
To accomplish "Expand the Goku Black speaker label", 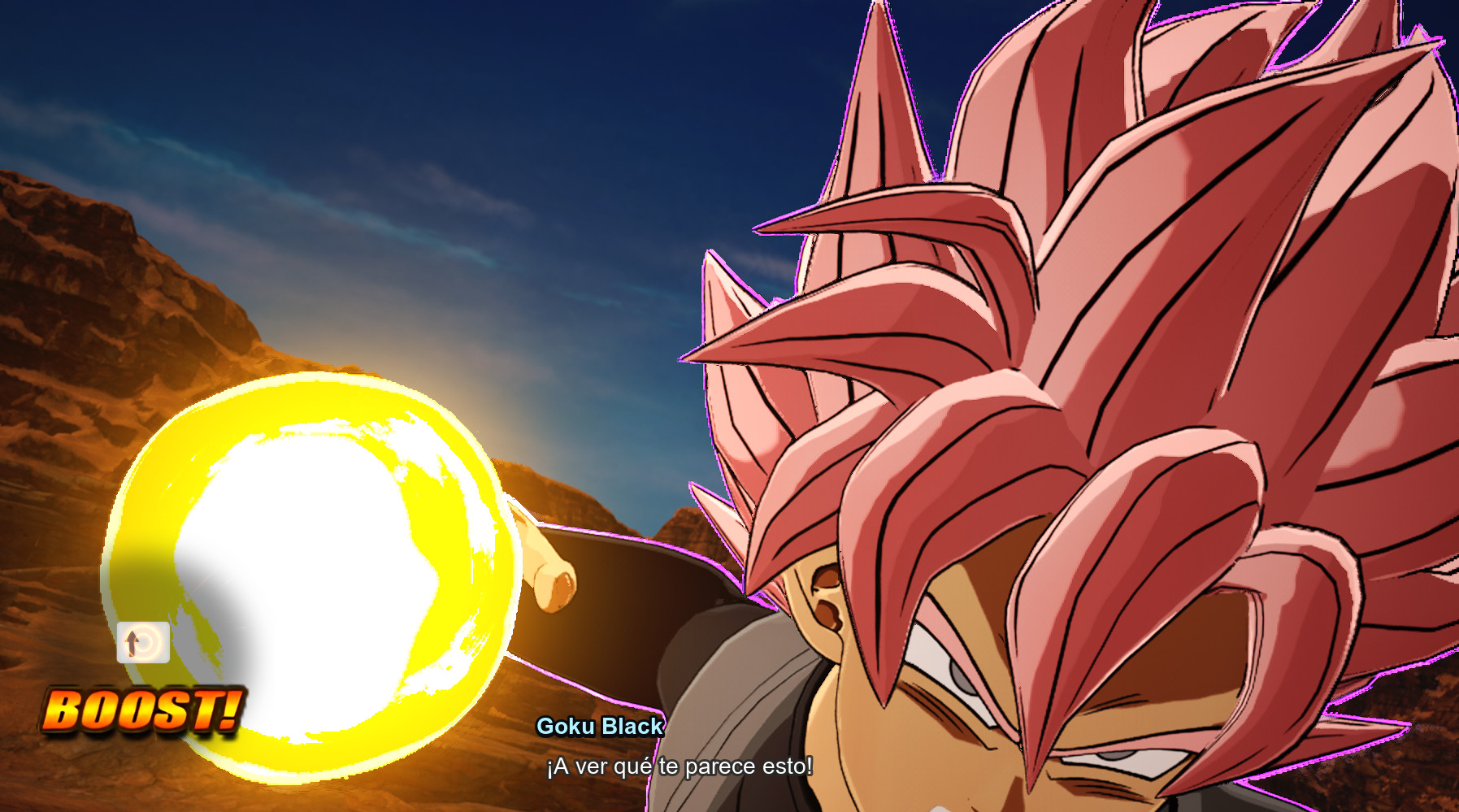I will [601, 726].
